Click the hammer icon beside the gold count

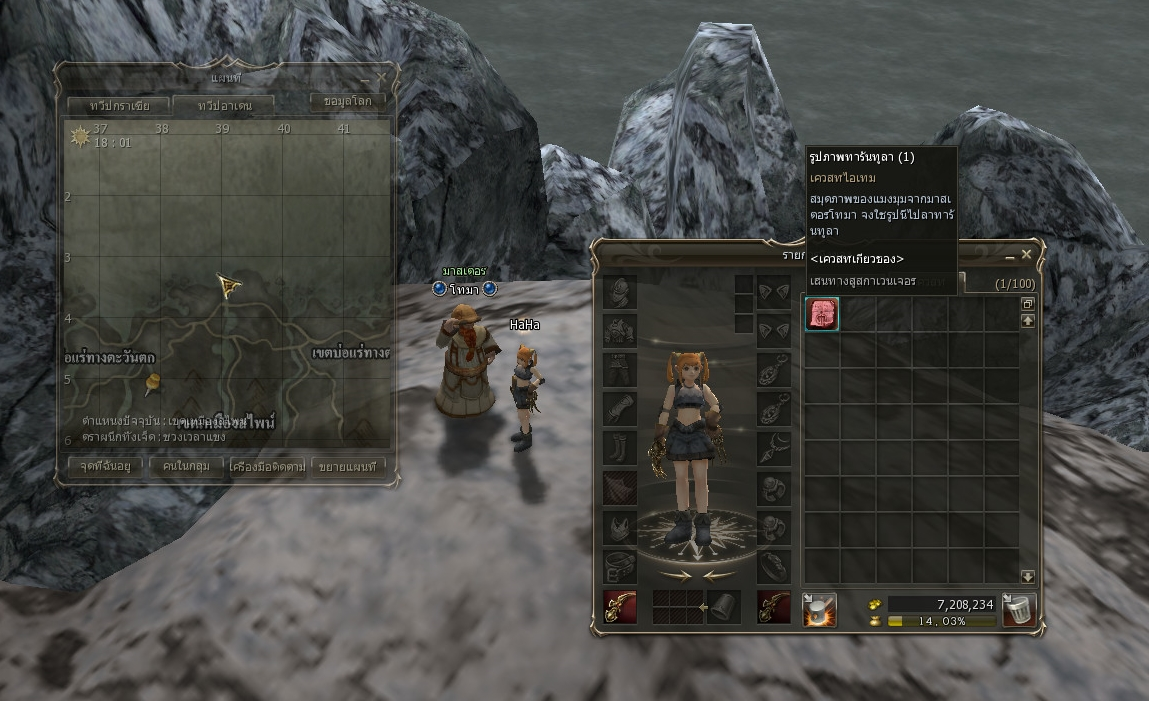click(x=820, y=609)
